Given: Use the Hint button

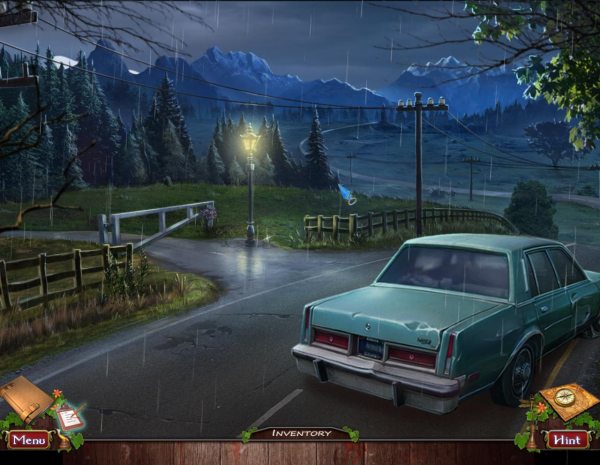Looking at the screenshot, I should pos(567,439).
